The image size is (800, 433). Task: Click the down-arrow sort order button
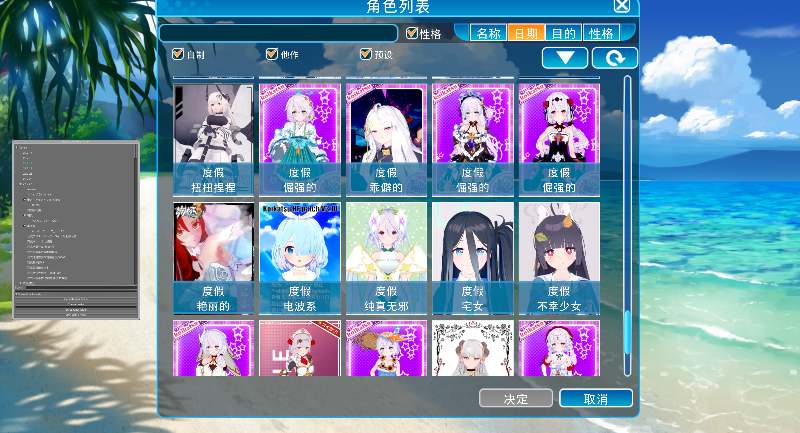[x=565, y=58]
